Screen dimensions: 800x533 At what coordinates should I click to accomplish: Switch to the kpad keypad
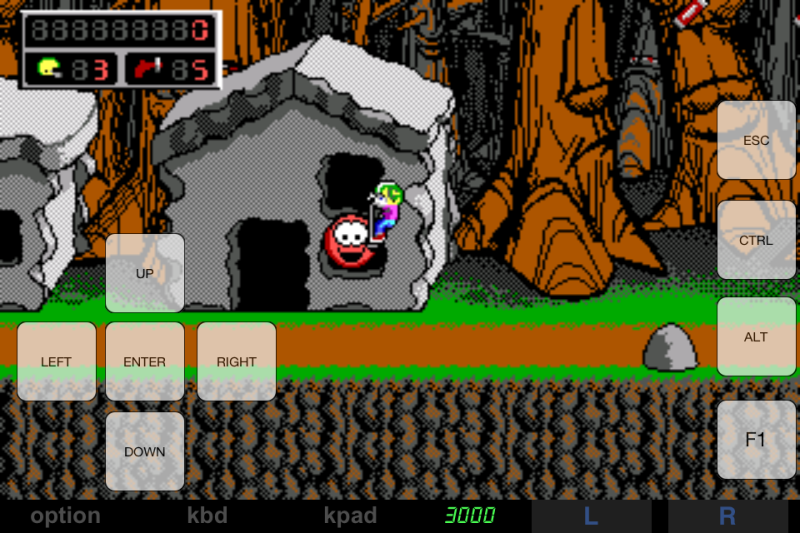click(x=350, y=516)
